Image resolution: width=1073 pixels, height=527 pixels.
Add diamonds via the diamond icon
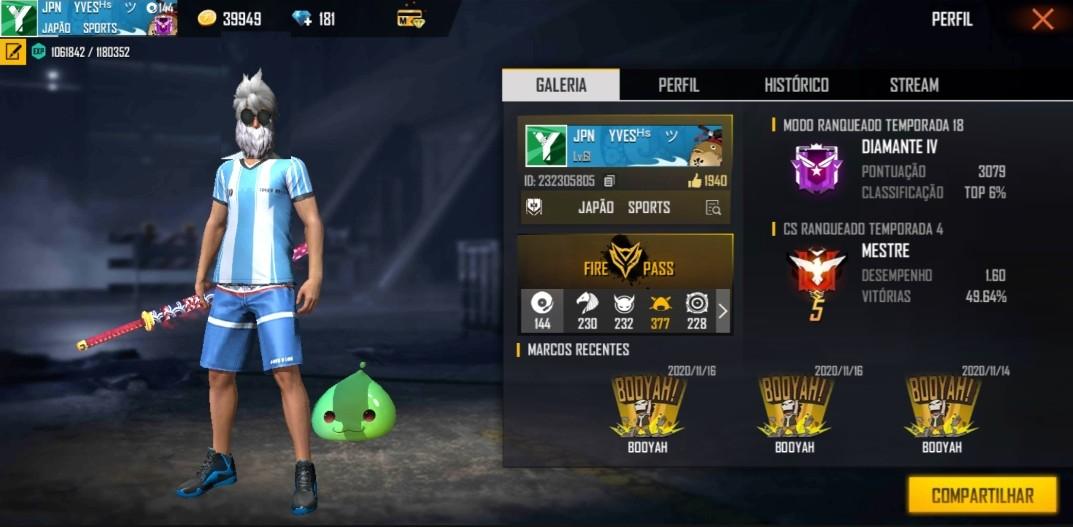tap(301, 19)
